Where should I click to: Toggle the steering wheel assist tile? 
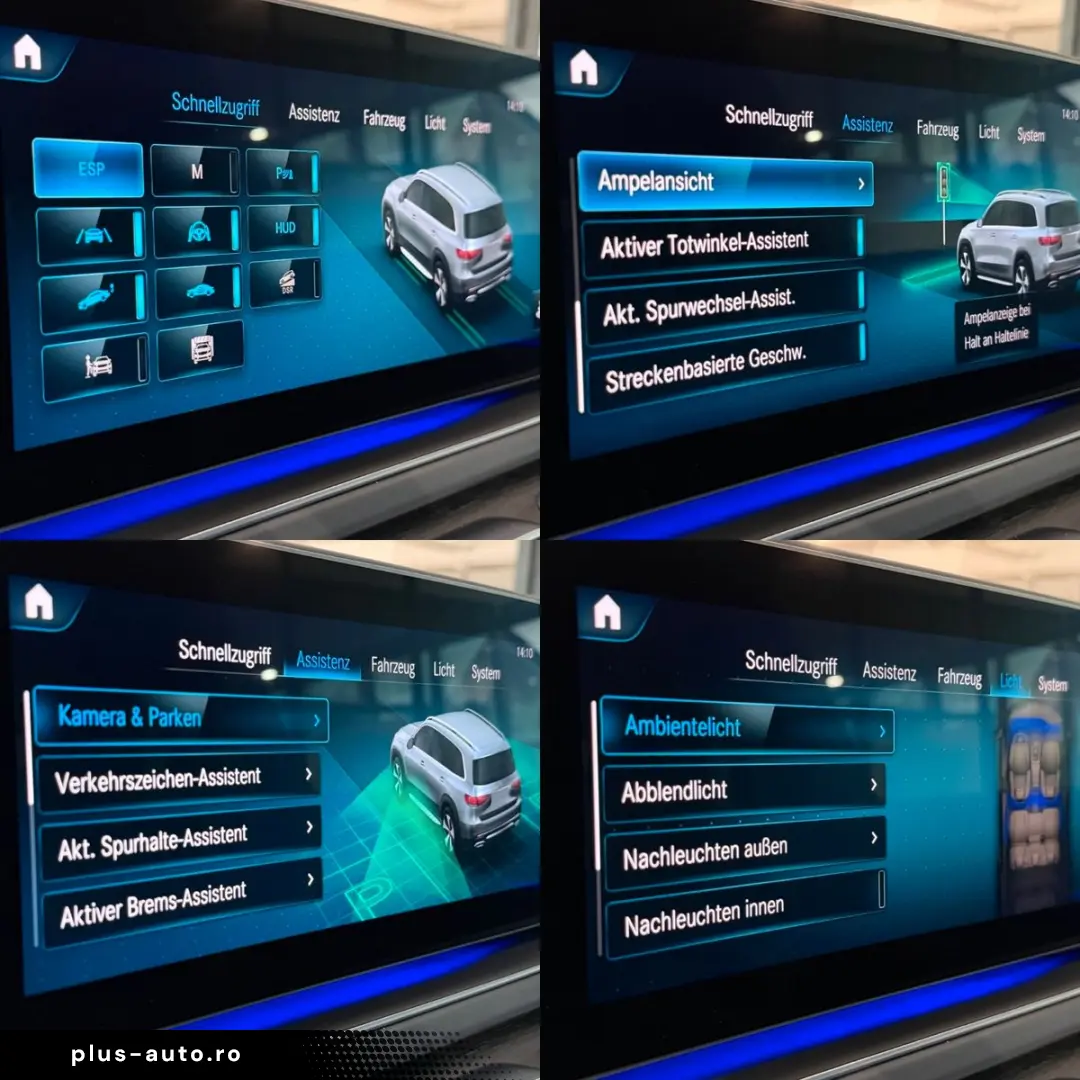click(x=196, y=233)
